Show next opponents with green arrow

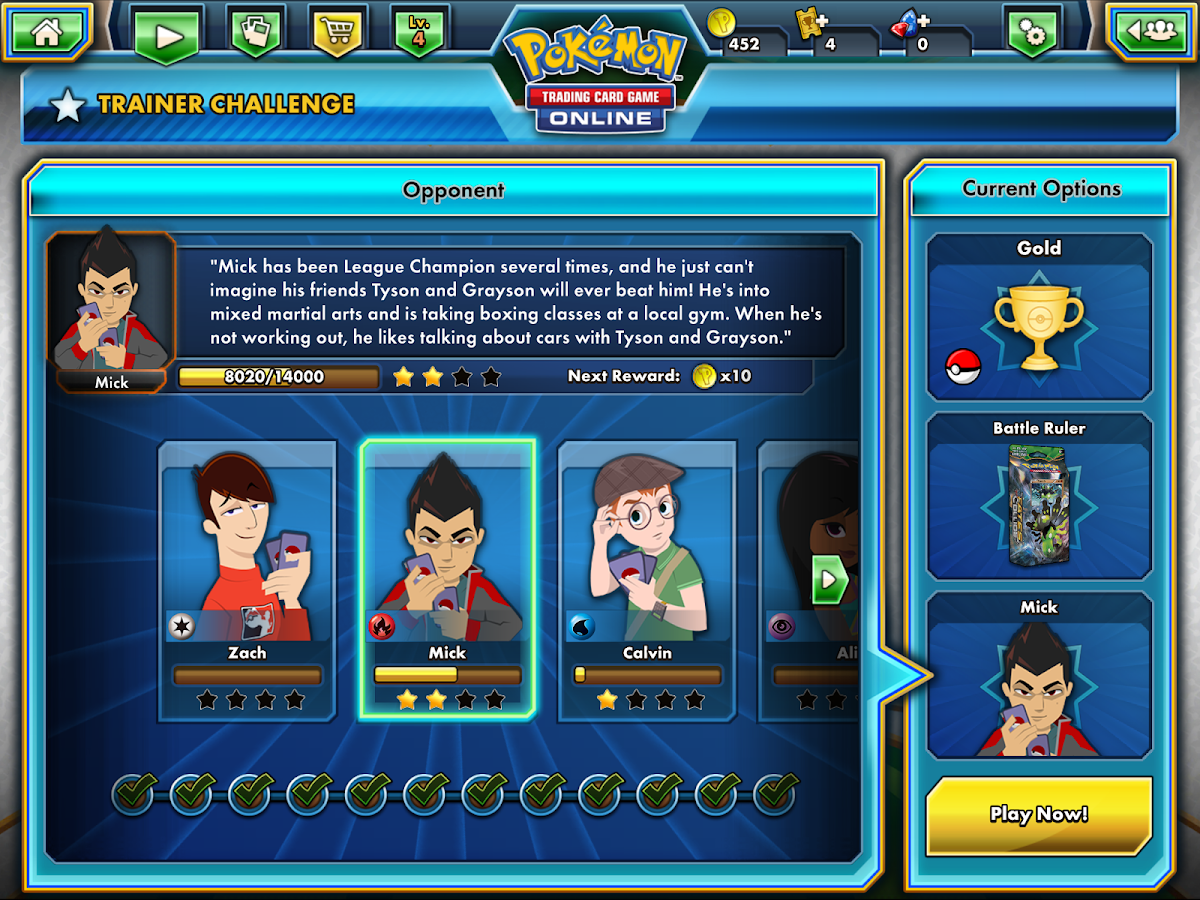click(829, 580)
